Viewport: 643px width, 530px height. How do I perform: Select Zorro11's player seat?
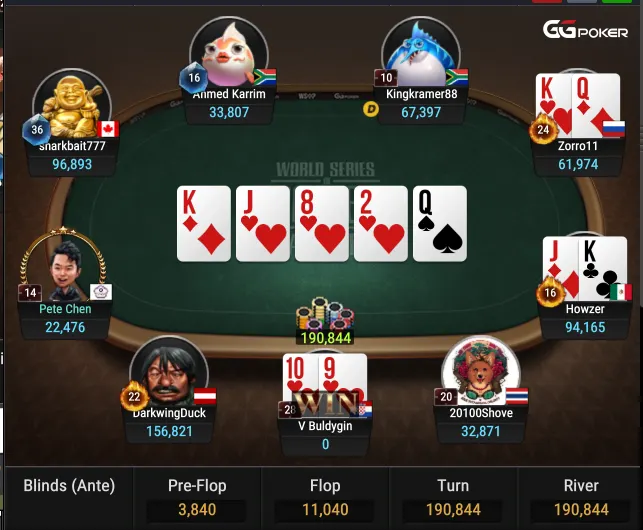point(577,125)
